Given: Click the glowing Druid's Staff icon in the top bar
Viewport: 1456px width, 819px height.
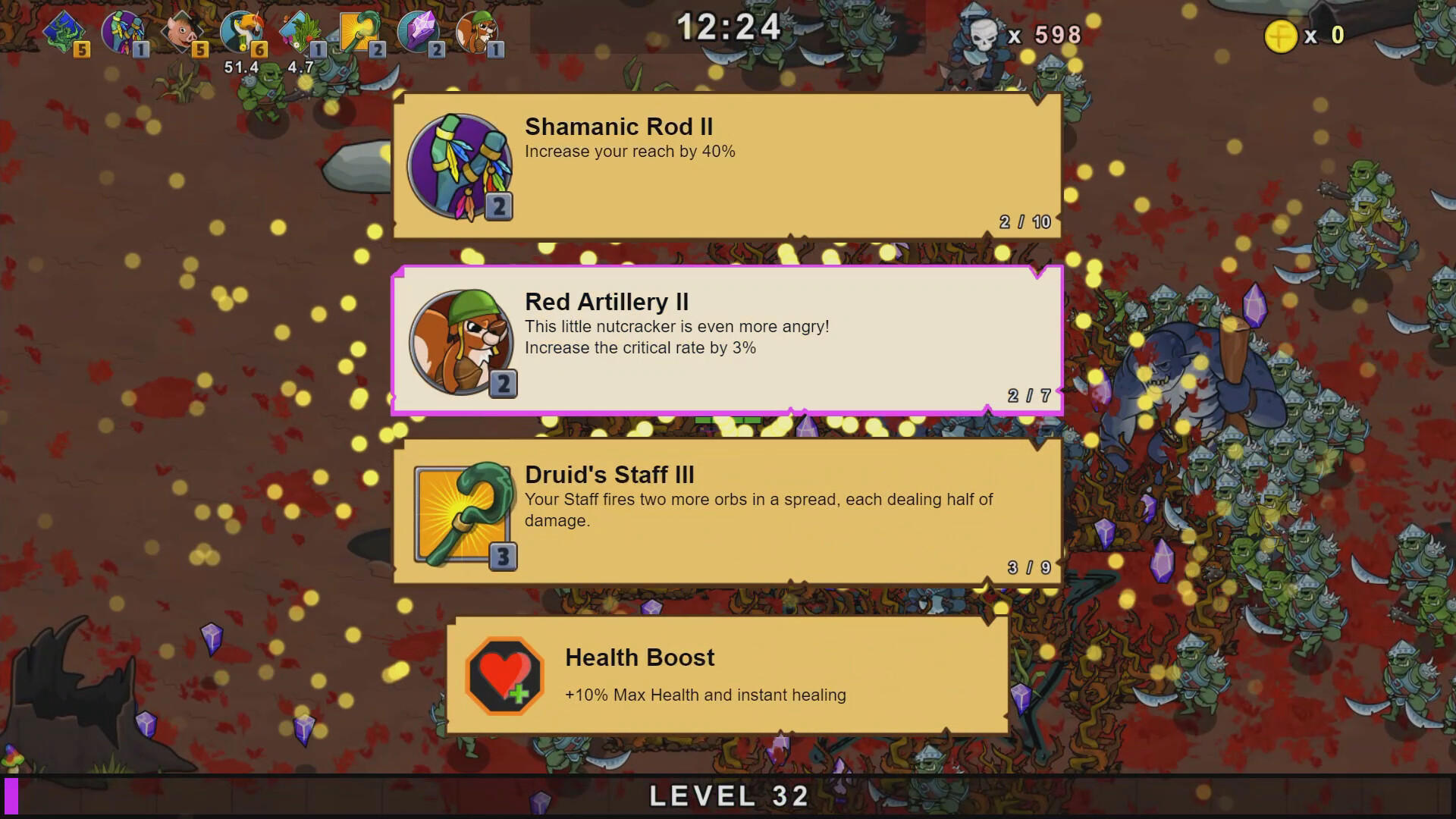Looking at the screenshot, I should (x=358, y=30).
